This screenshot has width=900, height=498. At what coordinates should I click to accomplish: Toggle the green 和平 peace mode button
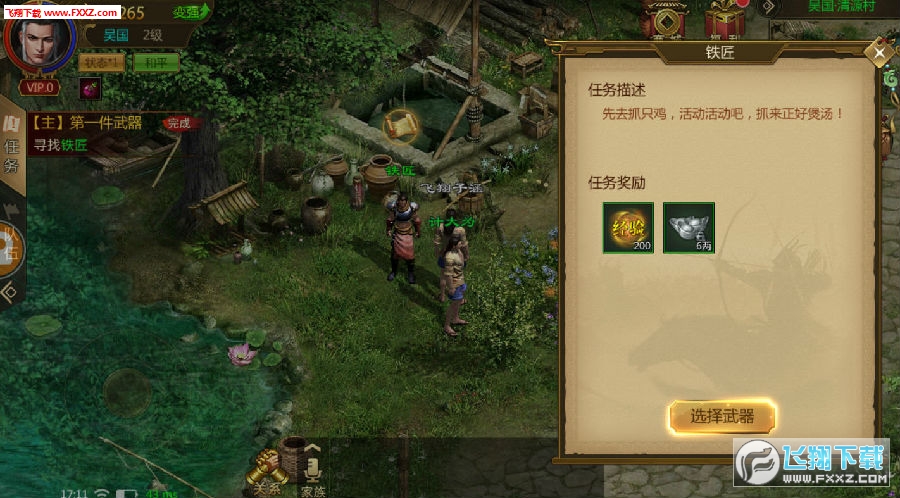tap(156, 62)
